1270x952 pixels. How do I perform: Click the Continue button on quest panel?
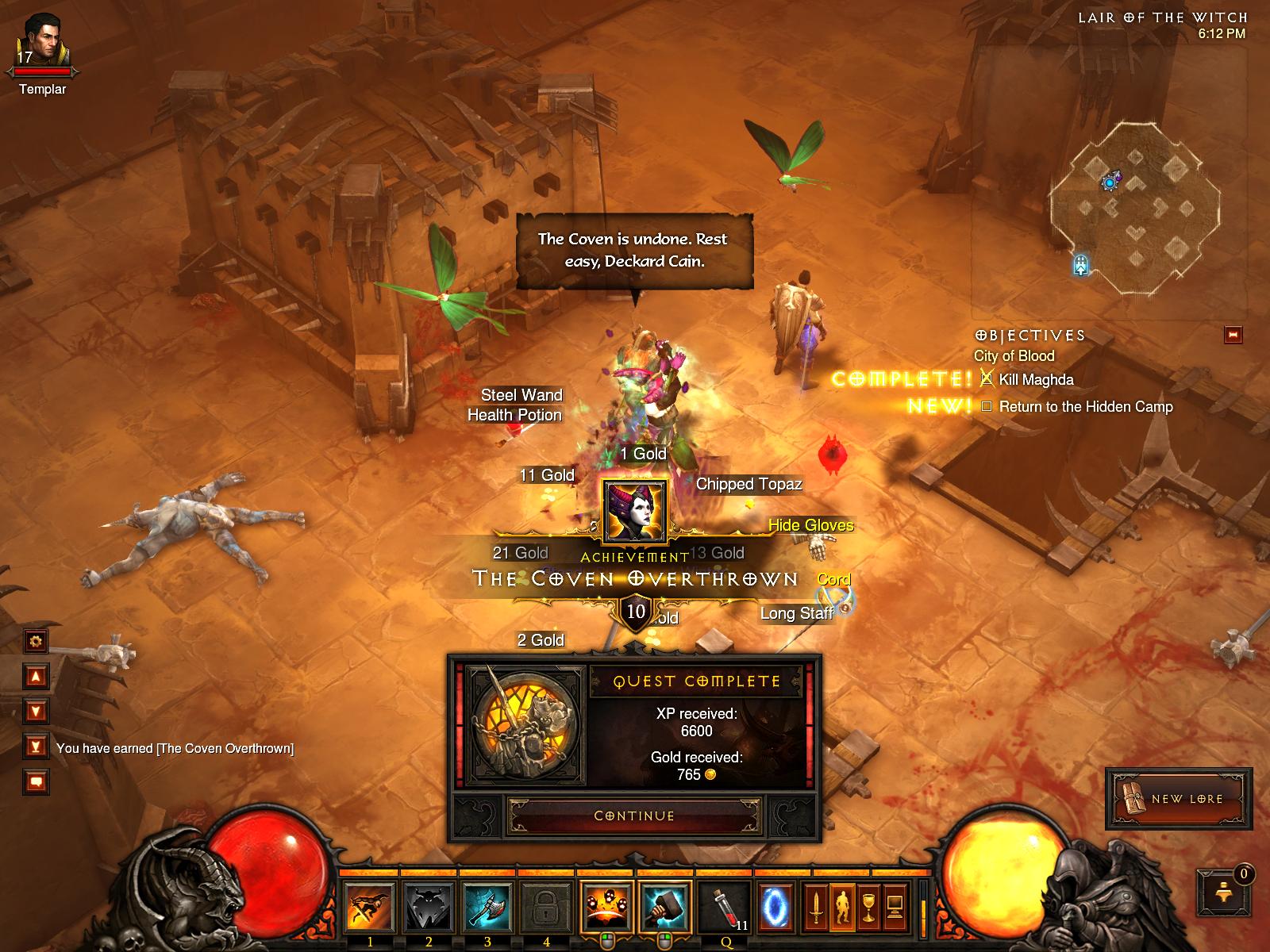[x=634, y=816]
